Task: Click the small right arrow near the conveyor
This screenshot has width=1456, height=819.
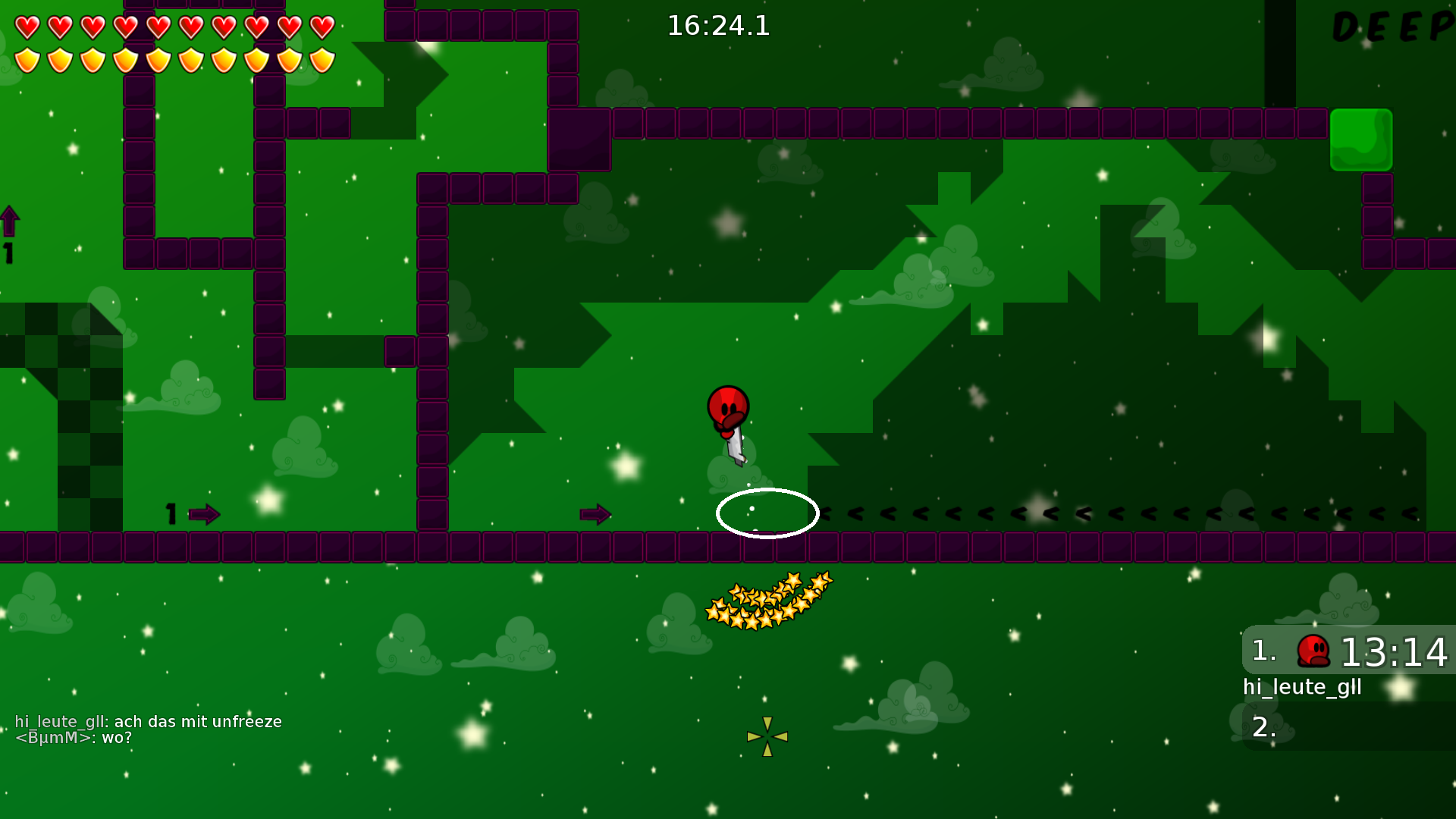Action: click(x=596, y=515)
